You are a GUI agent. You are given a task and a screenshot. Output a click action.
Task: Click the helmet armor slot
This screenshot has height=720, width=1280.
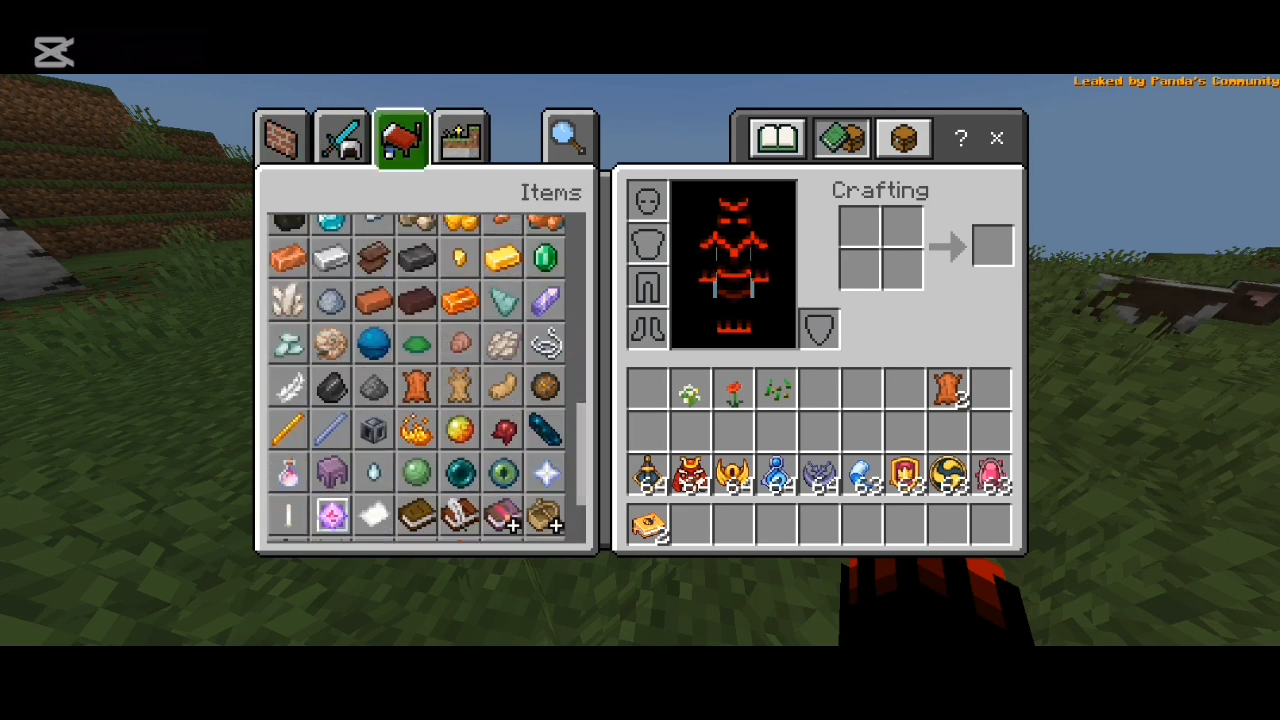coord(646,200)
